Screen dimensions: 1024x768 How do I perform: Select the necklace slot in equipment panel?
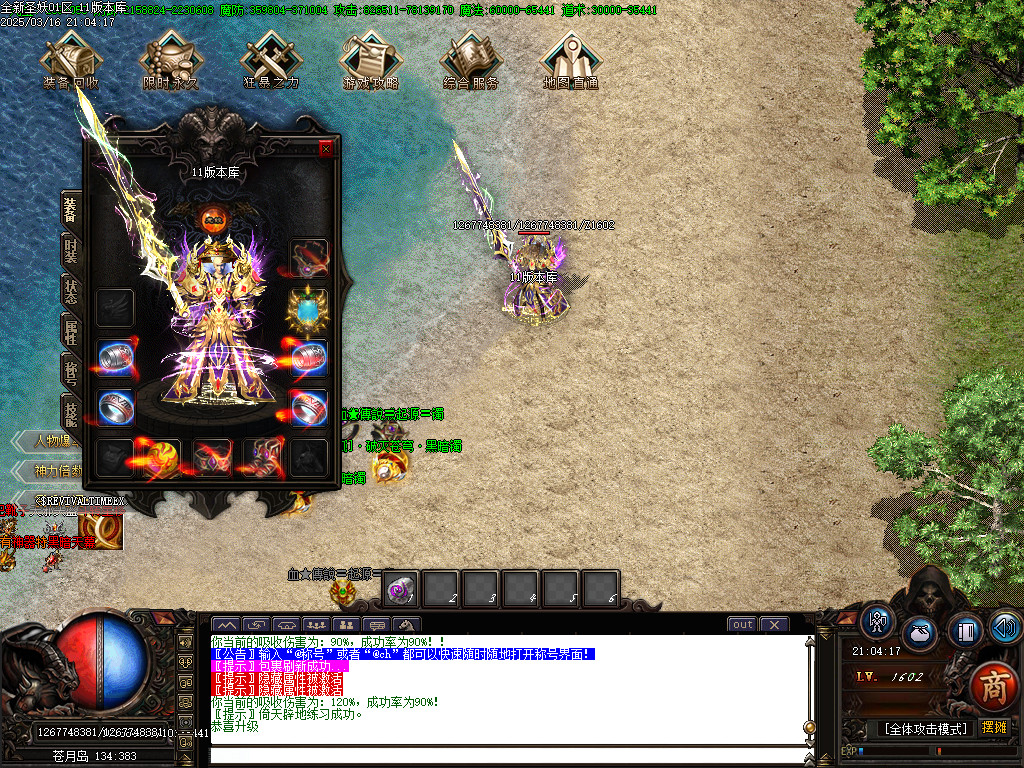309,258
